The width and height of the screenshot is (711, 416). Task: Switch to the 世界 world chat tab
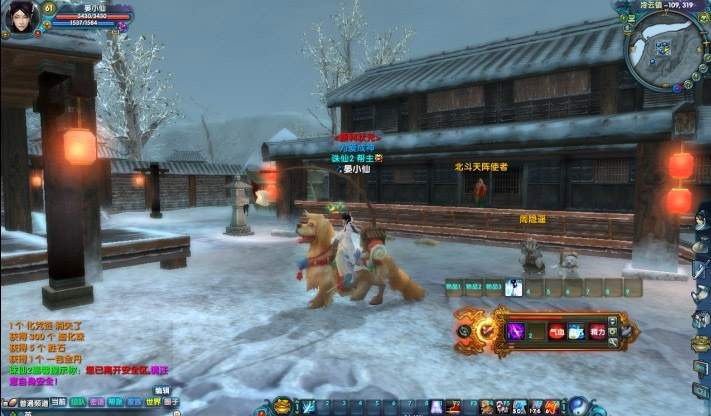click(152, 403)
